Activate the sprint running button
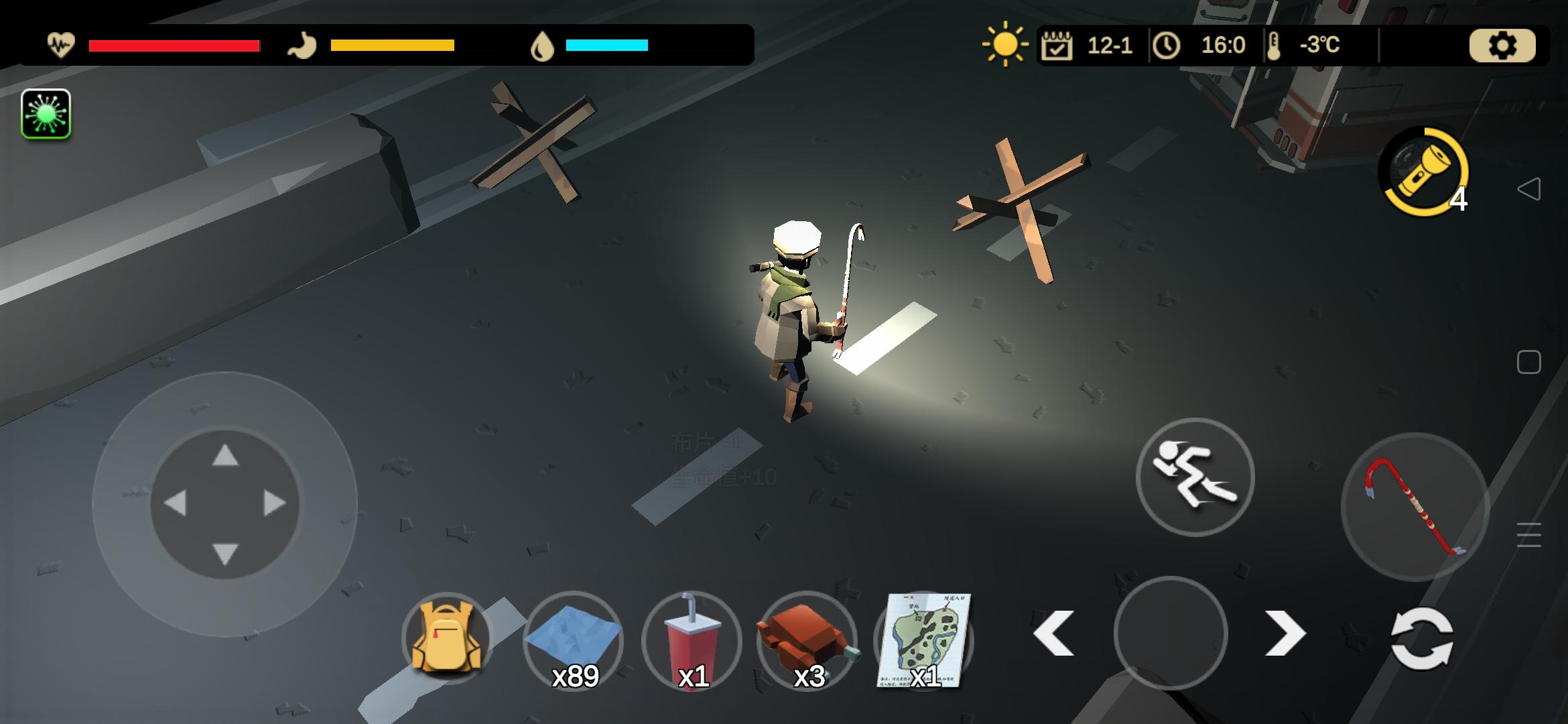The image size is (1568, 724). [1195, 477]
